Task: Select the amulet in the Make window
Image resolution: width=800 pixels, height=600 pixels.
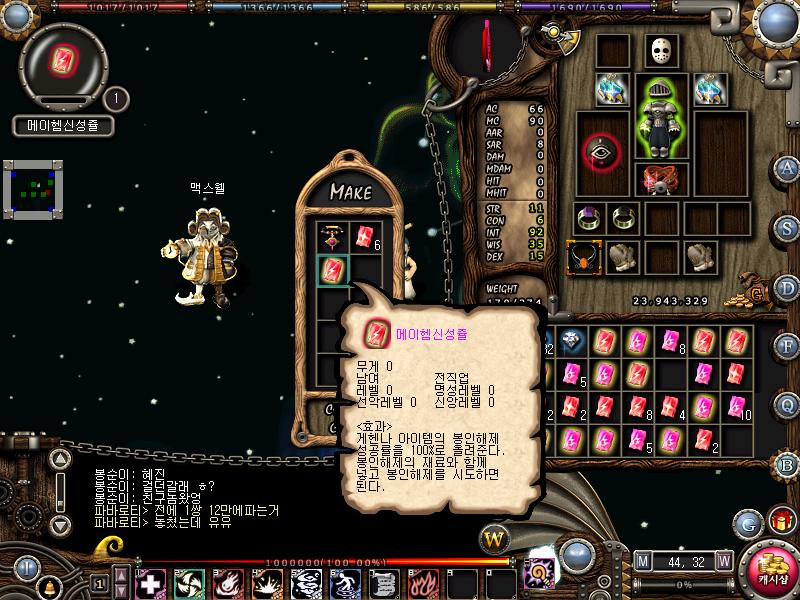Action: (x=331, y=238)
